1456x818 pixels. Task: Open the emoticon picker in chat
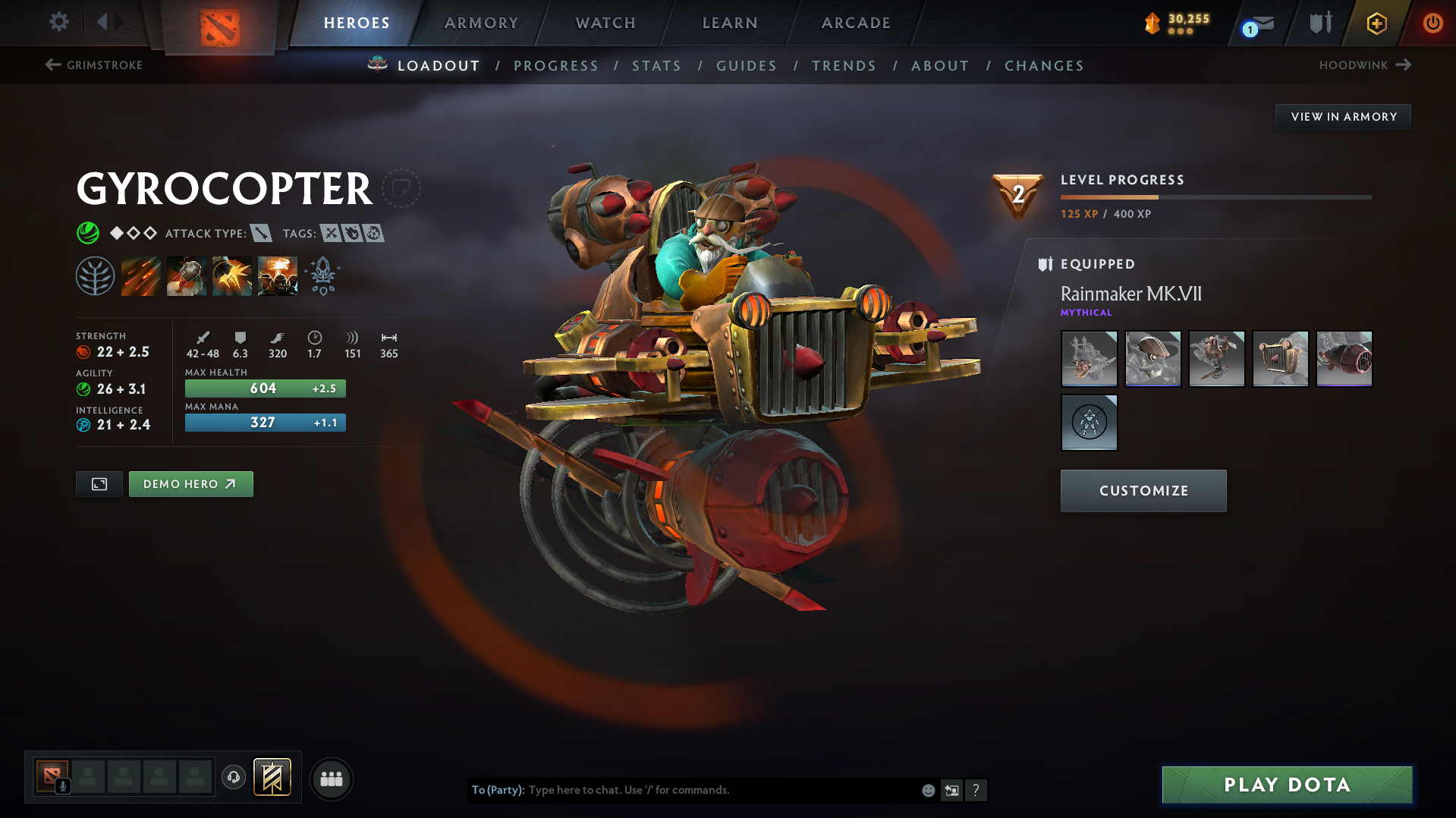coord(927,790)
